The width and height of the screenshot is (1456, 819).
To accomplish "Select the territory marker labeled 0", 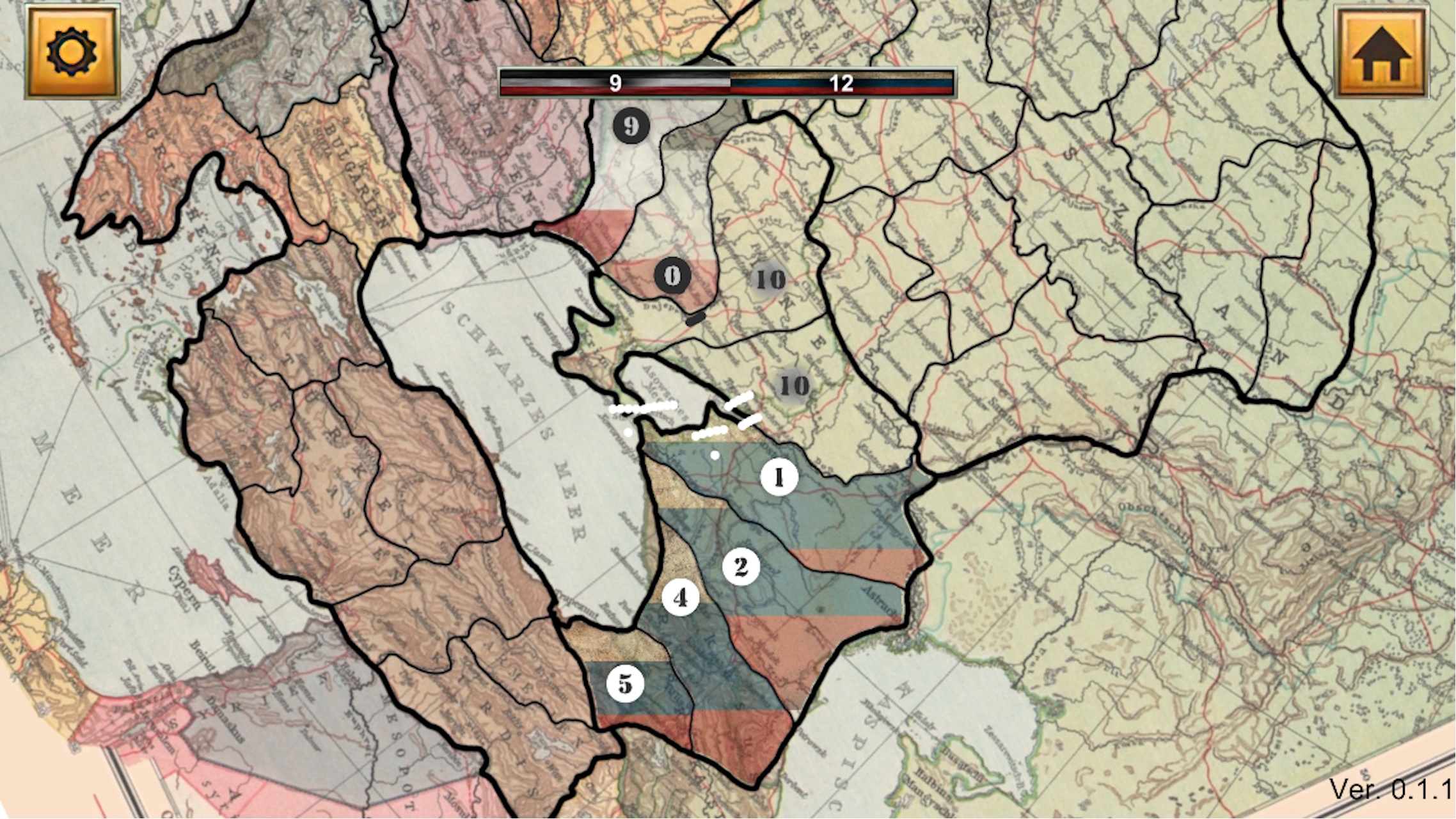I will (673, 276).
